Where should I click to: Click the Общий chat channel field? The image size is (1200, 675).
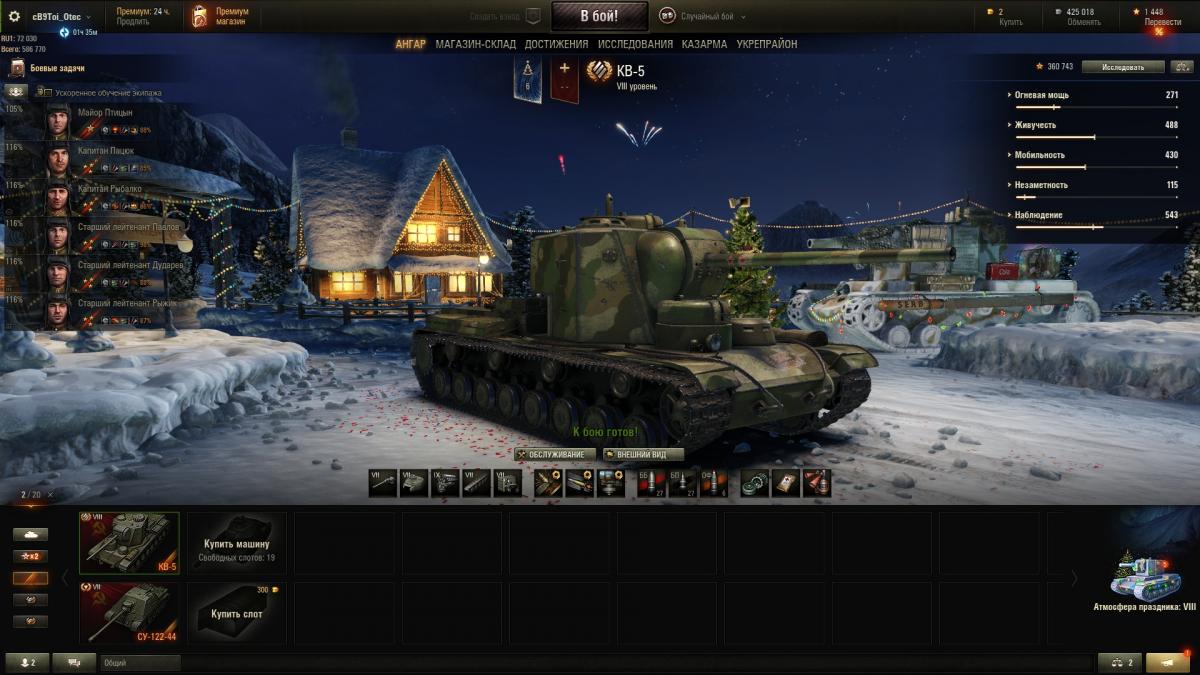(x=140, y=662)
